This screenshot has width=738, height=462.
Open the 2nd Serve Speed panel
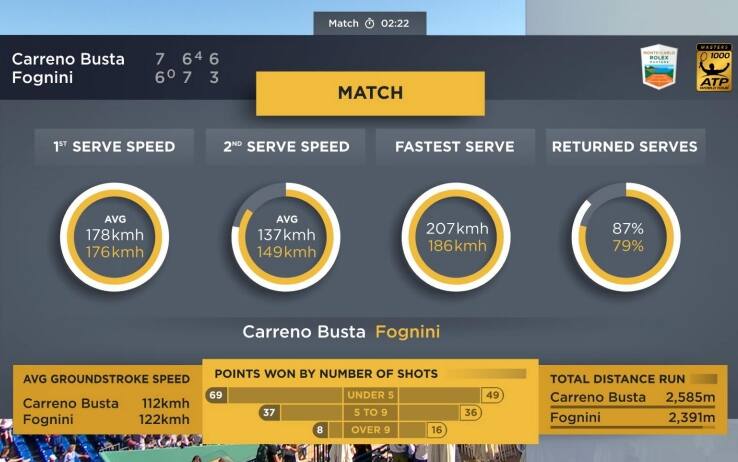[285, 147]
